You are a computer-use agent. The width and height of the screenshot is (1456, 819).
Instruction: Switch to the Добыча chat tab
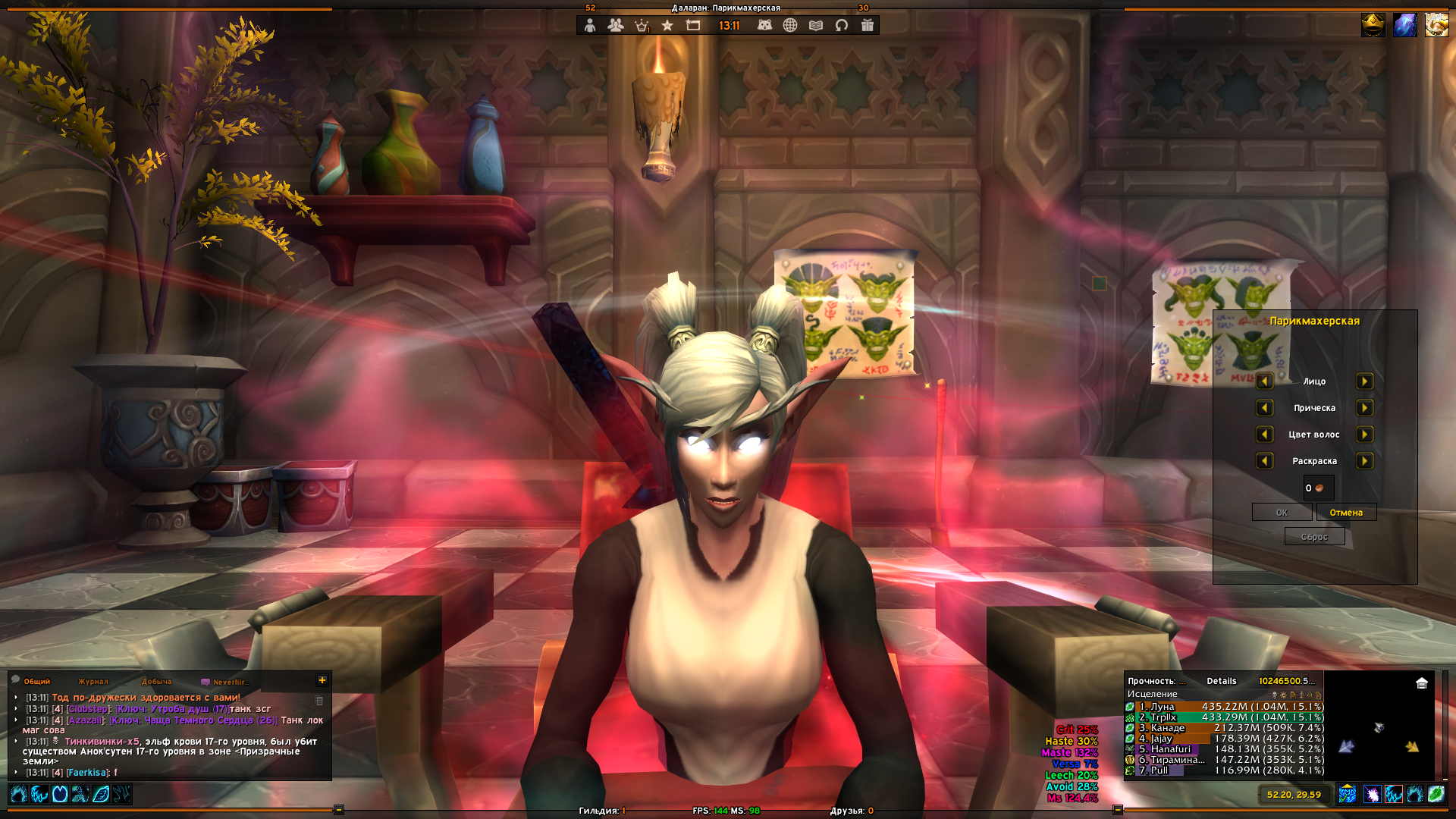(156, 682)
